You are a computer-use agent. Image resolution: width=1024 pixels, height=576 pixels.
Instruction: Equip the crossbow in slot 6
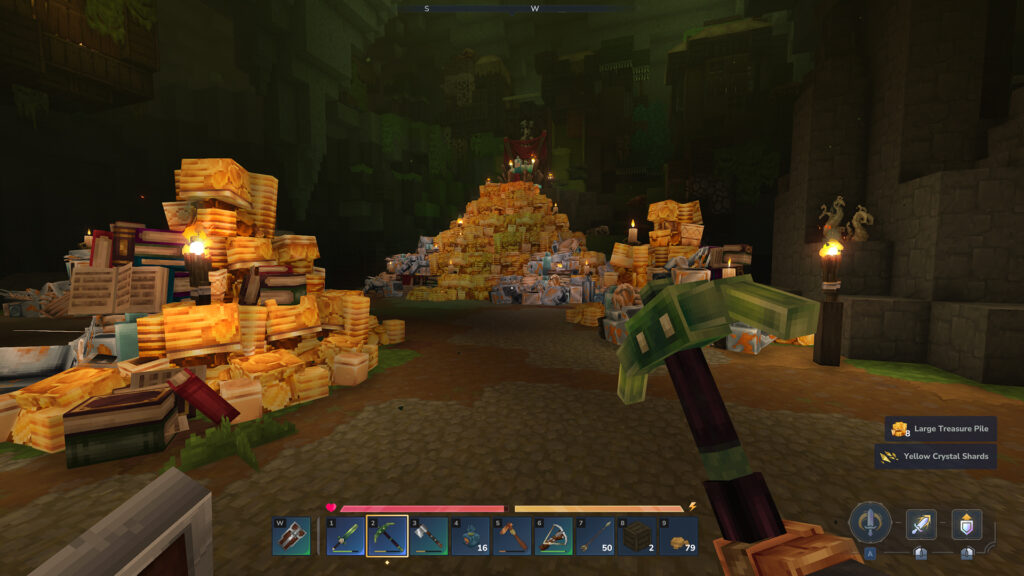[553, 536]
